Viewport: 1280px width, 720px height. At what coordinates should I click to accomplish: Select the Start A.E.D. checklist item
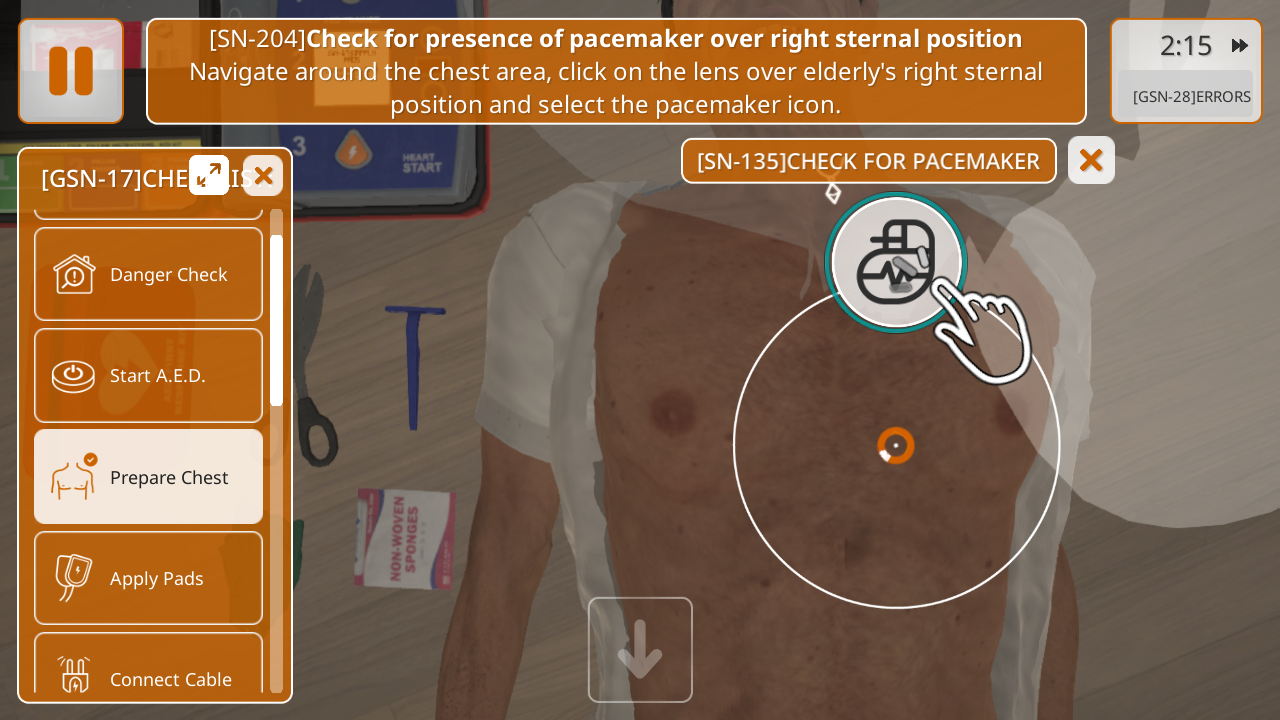(149, 375)
